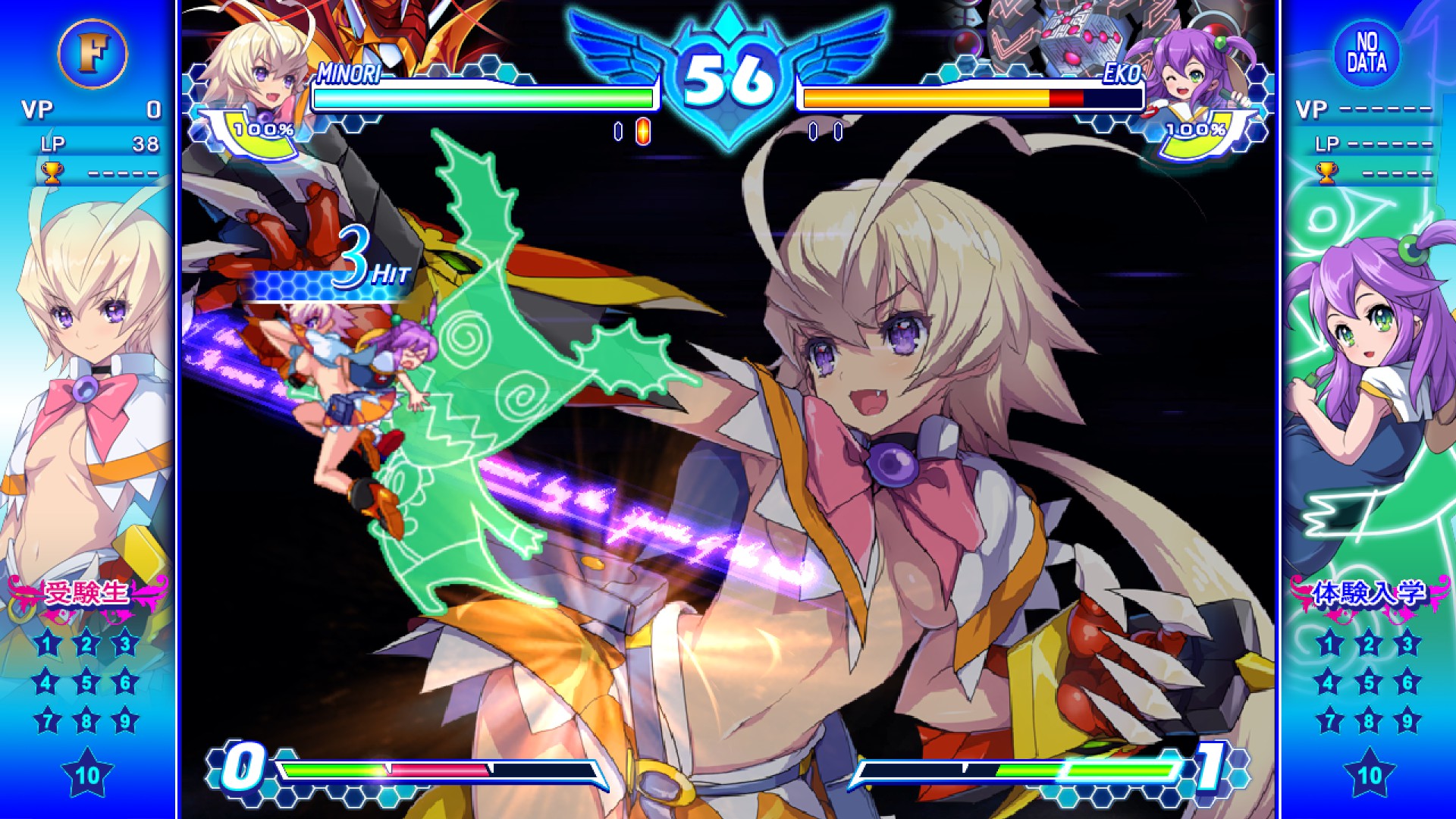Image resolution: width=1456 pixels, height=819 pixels.
Task: Toggle Eko's first round orb
Action: [813, 130]
